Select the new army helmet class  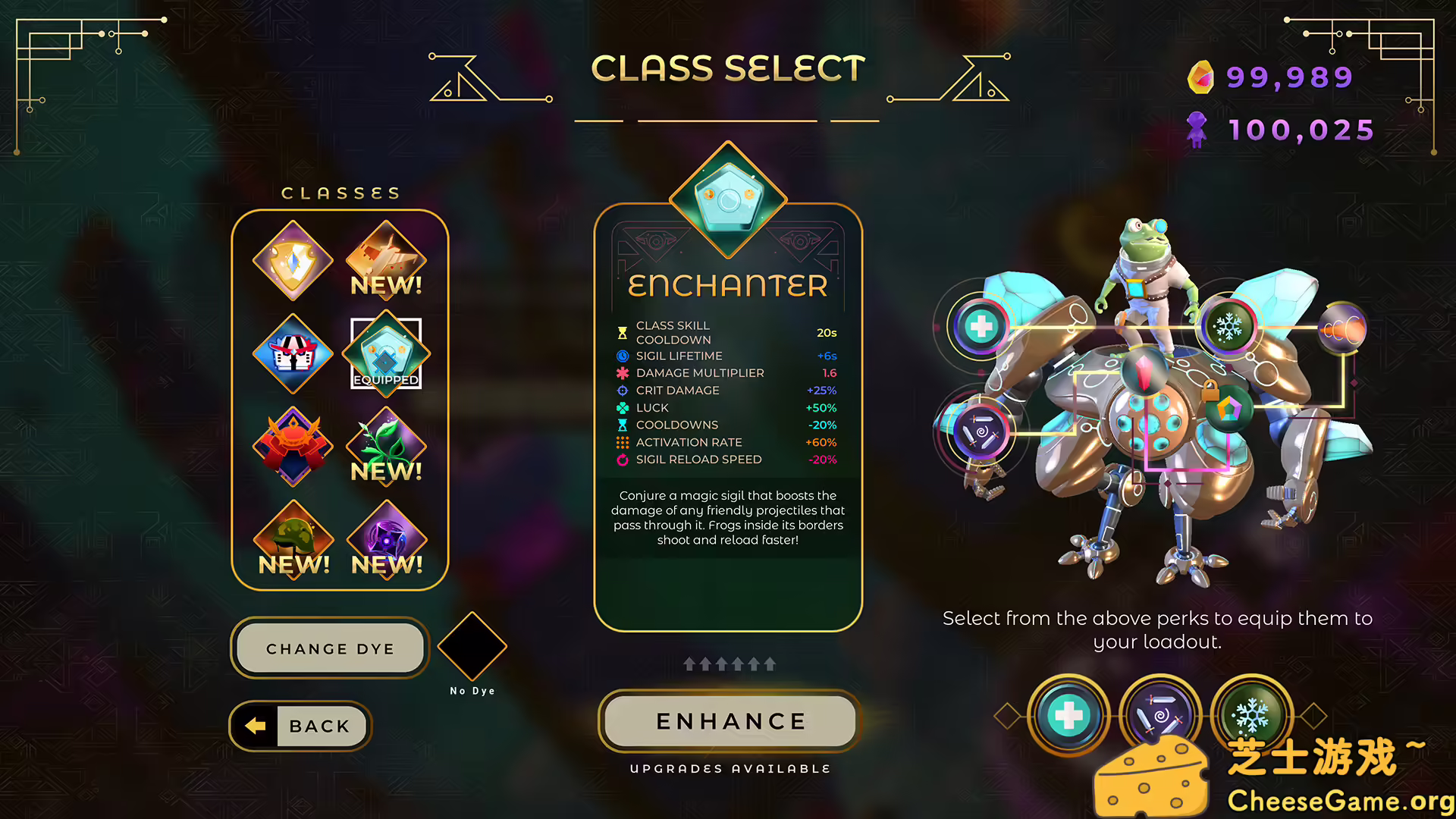[293, 539]
